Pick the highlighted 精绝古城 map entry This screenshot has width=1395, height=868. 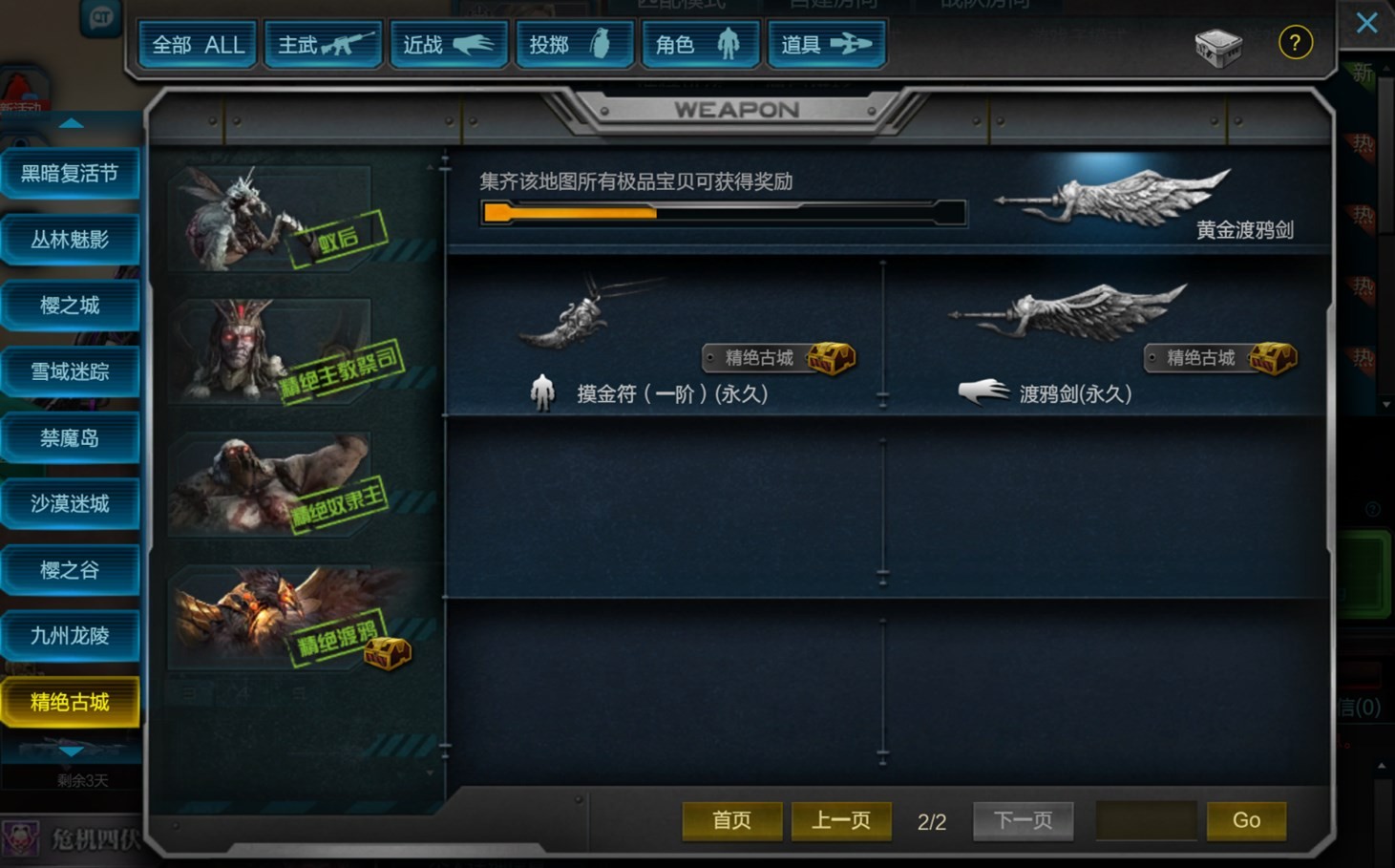tap(70, 703)
